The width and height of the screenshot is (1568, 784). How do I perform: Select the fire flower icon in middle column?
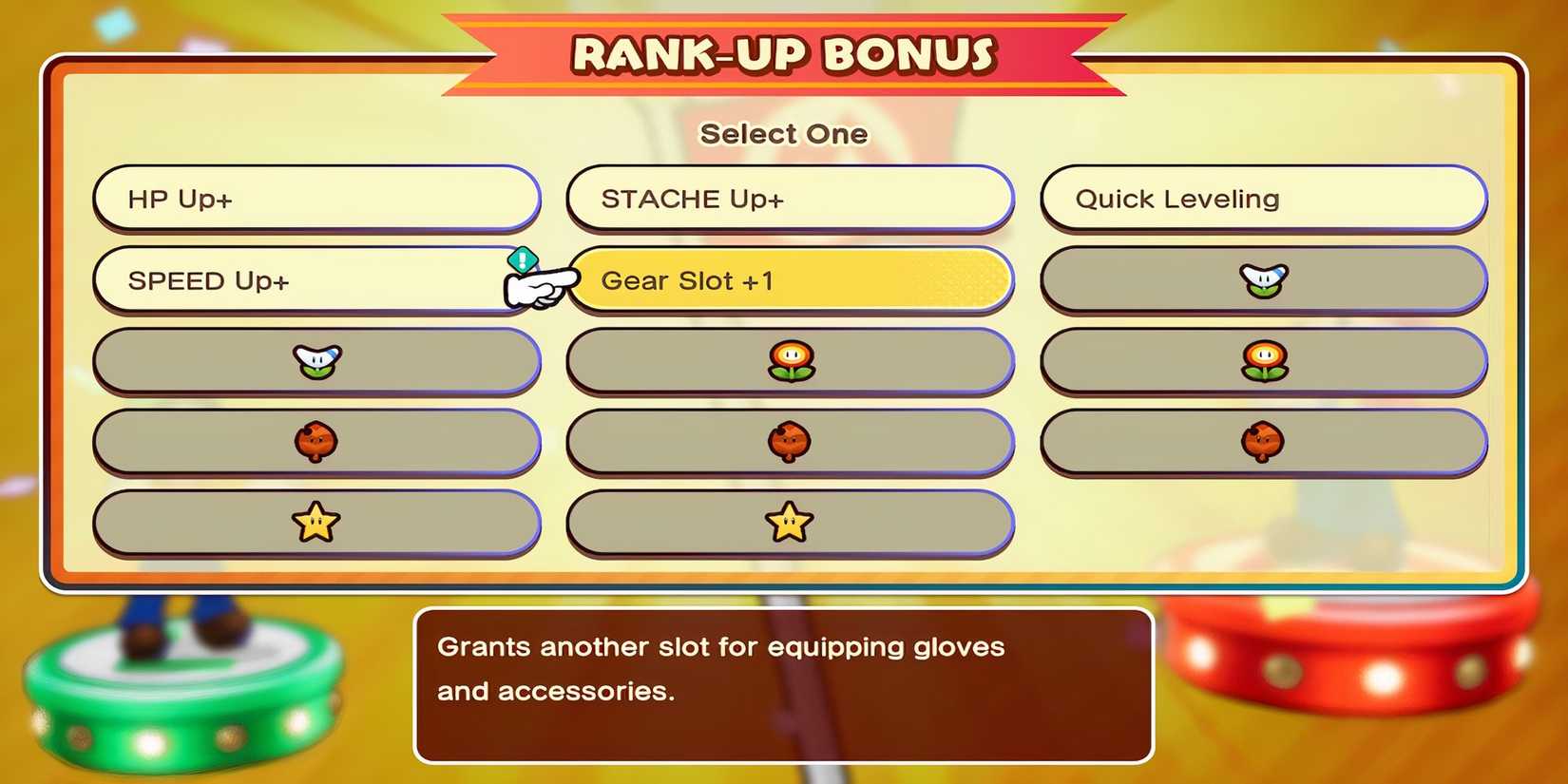coord(789,361)
